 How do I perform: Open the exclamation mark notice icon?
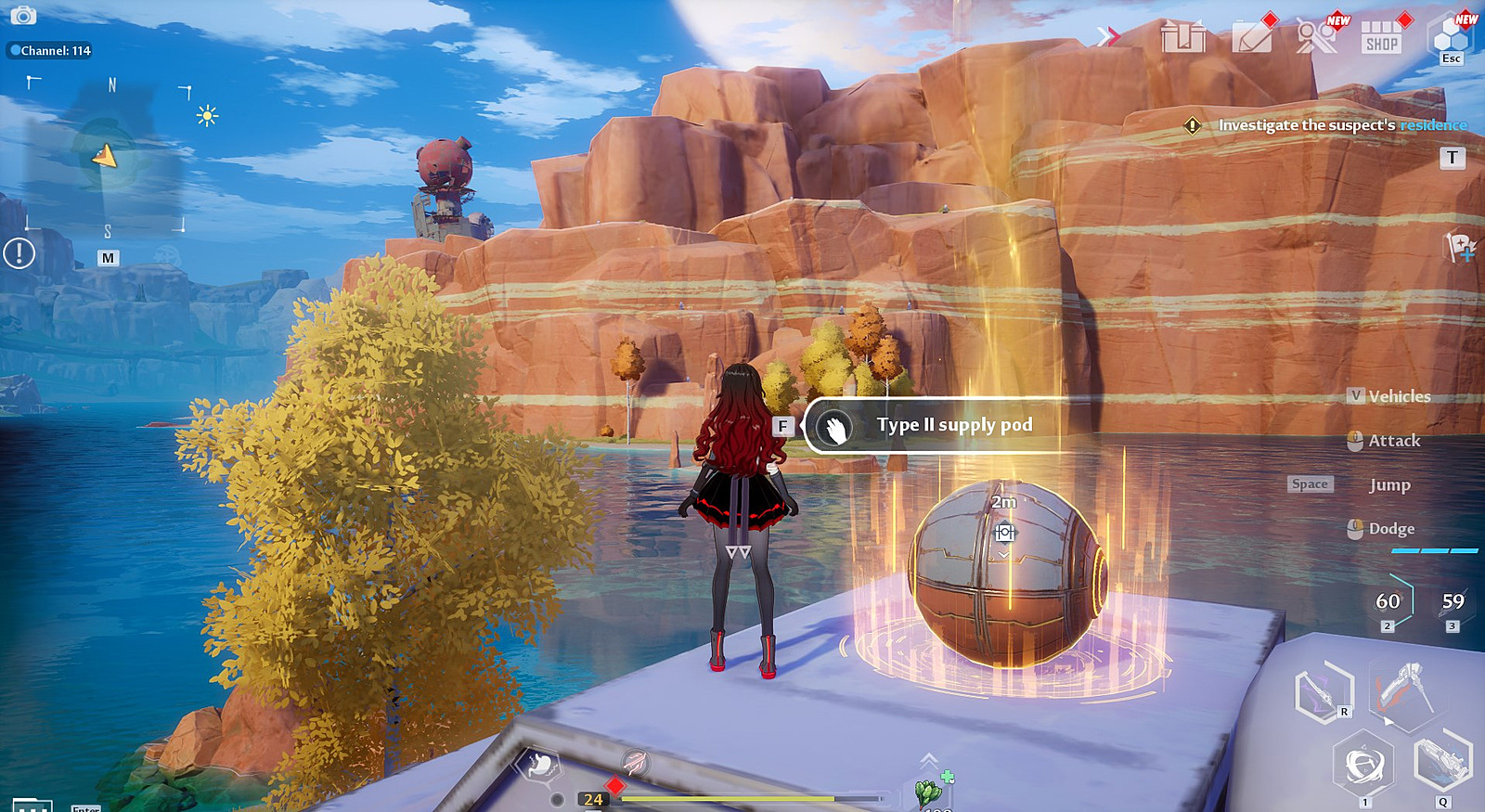point(19,252)
